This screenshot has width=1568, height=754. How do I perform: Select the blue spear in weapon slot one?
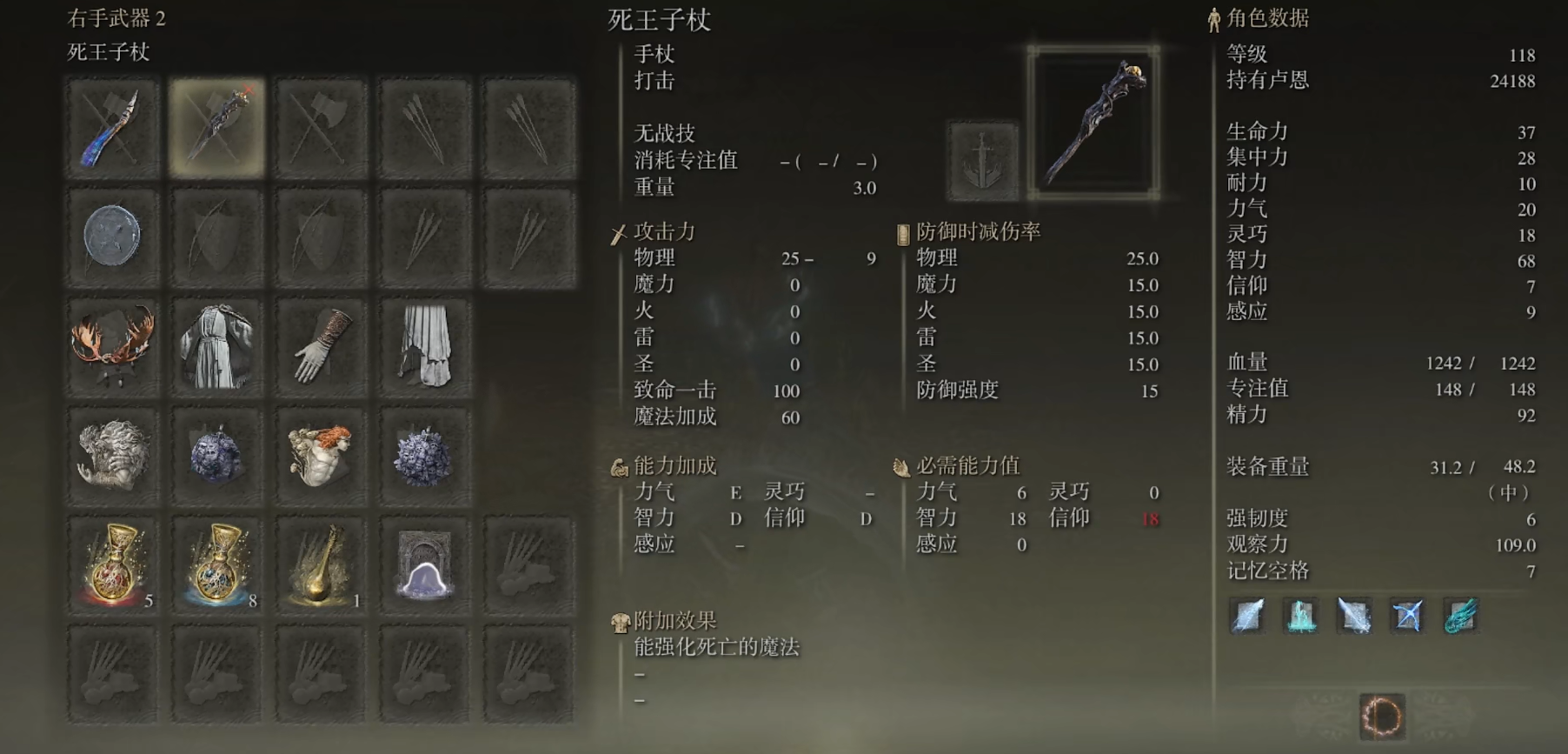(x=111, y=126)
